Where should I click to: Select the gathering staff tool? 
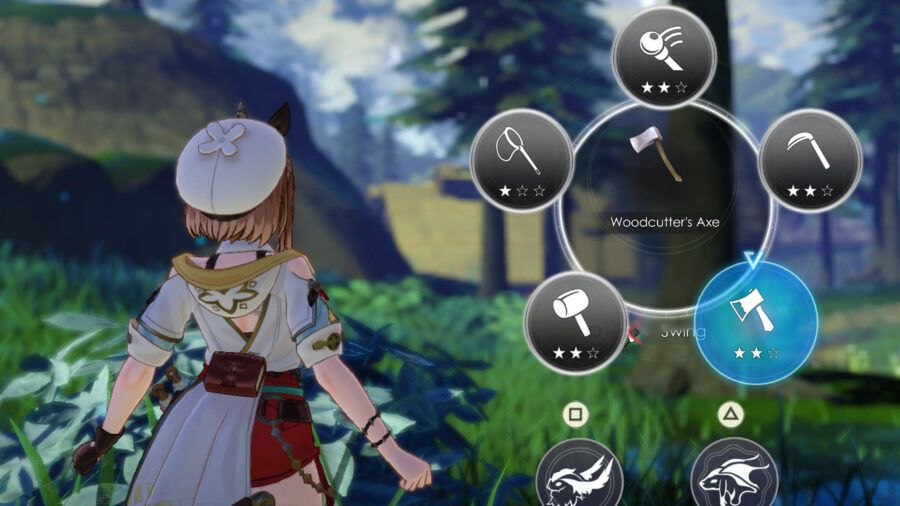[x=664, y=56]
